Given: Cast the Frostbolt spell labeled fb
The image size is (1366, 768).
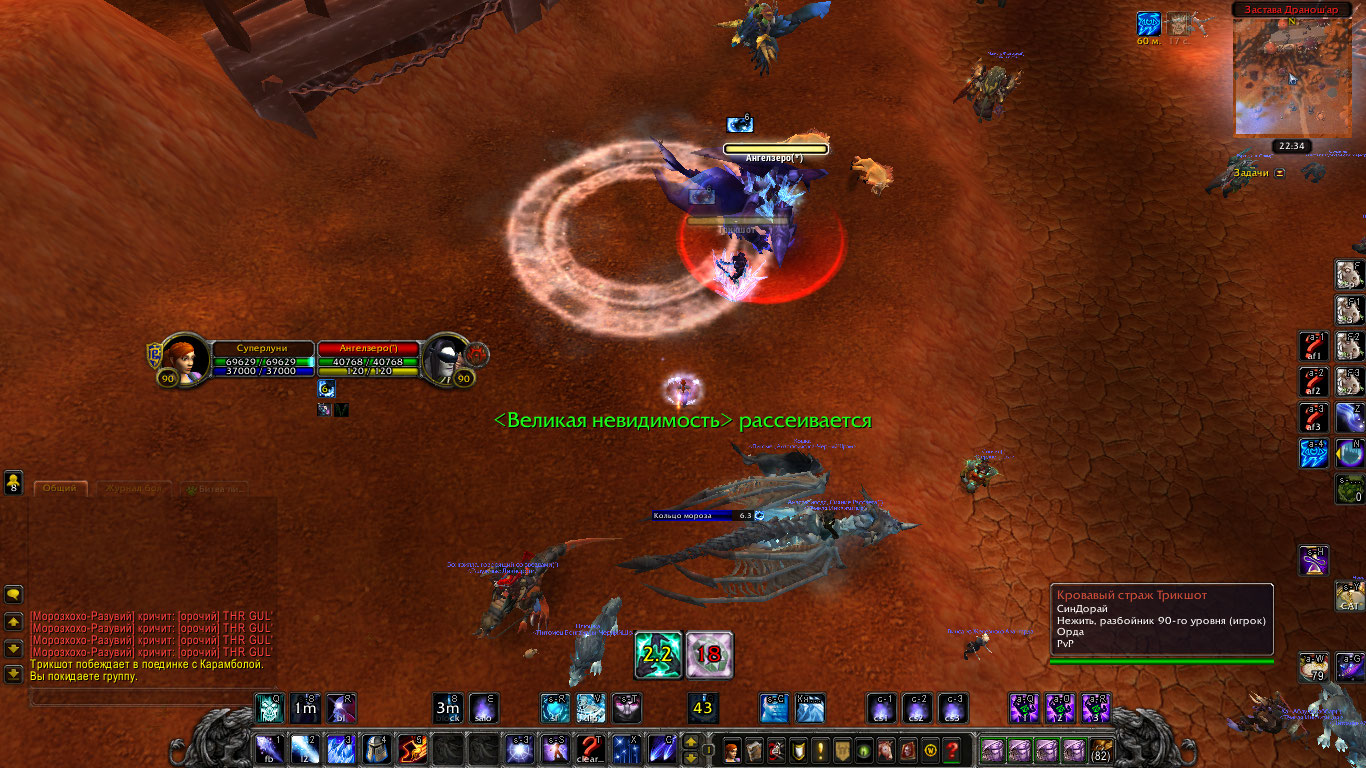Looking at the screenshot, I should pyautogui.click(x=269, y=748).
